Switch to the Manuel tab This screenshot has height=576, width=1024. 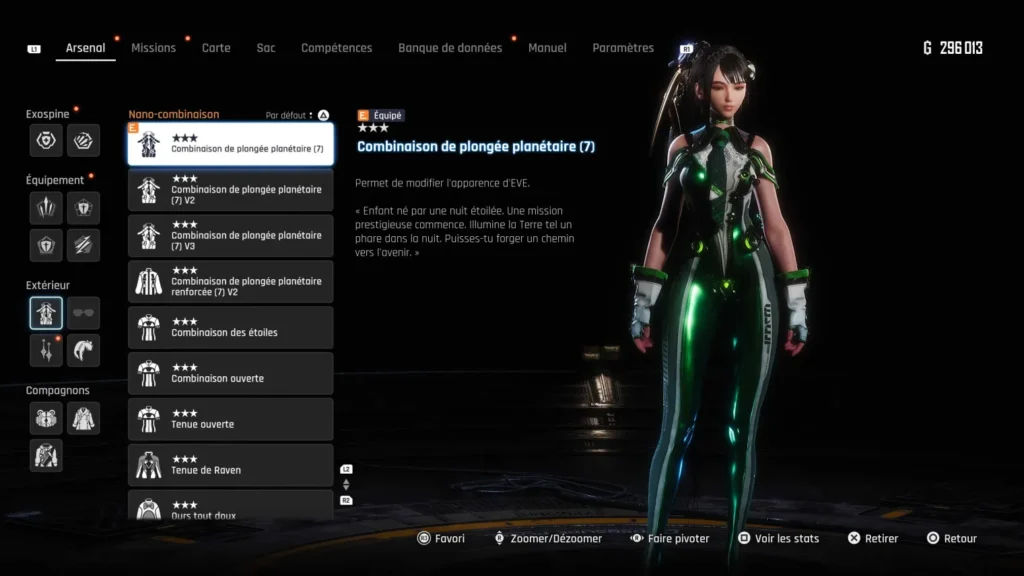(x=547, y=48)
